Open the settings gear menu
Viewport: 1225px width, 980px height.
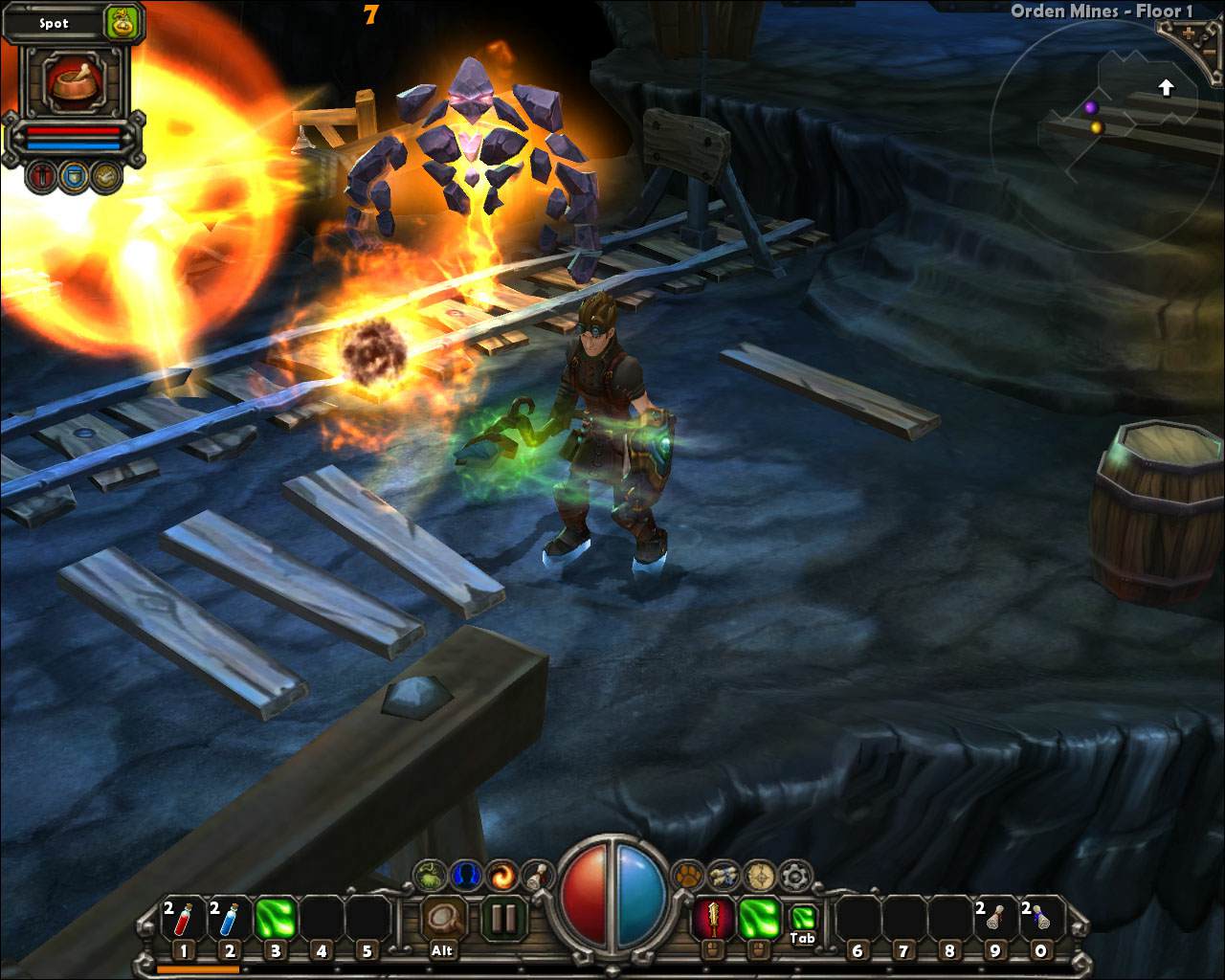click(x=795, y=876)
